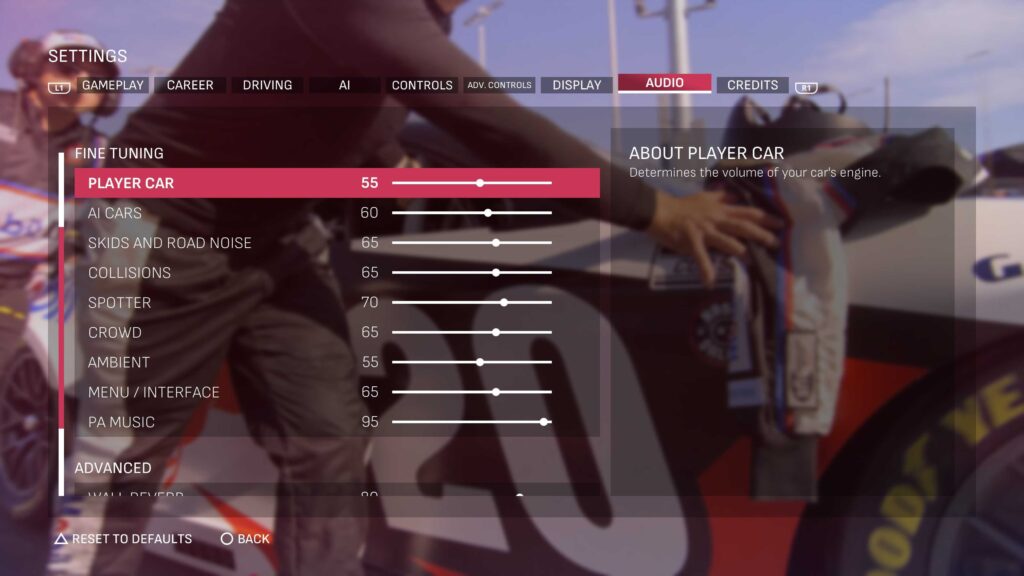This screenshot has height=576, width=1024.
Task: Adjust the Menu / Interface volume slider
Action: (x=496, y=392)
